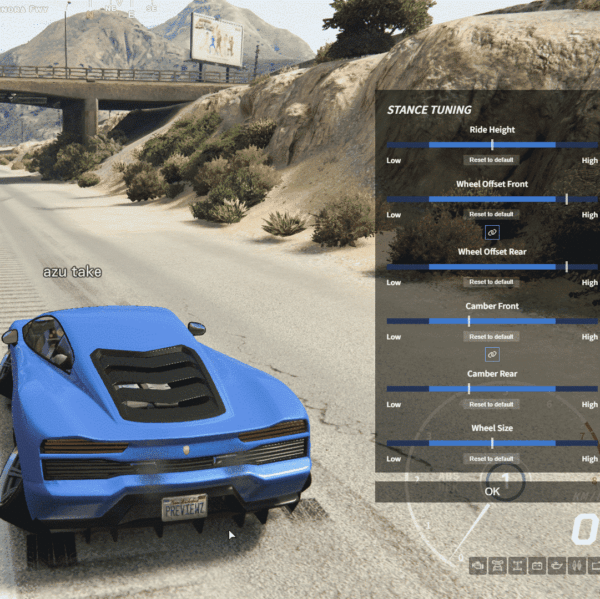Reset Ride Height to default
Viewport: 600px width, 599px height.
point(491,160)
